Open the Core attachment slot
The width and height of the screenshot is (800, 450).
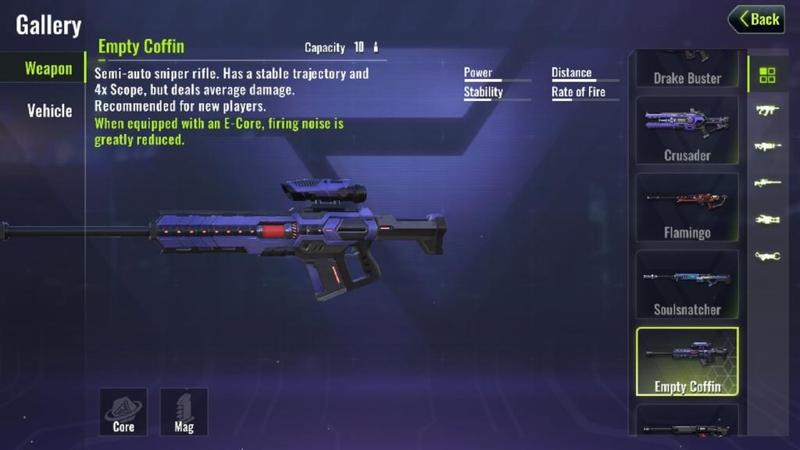(123, 412)
